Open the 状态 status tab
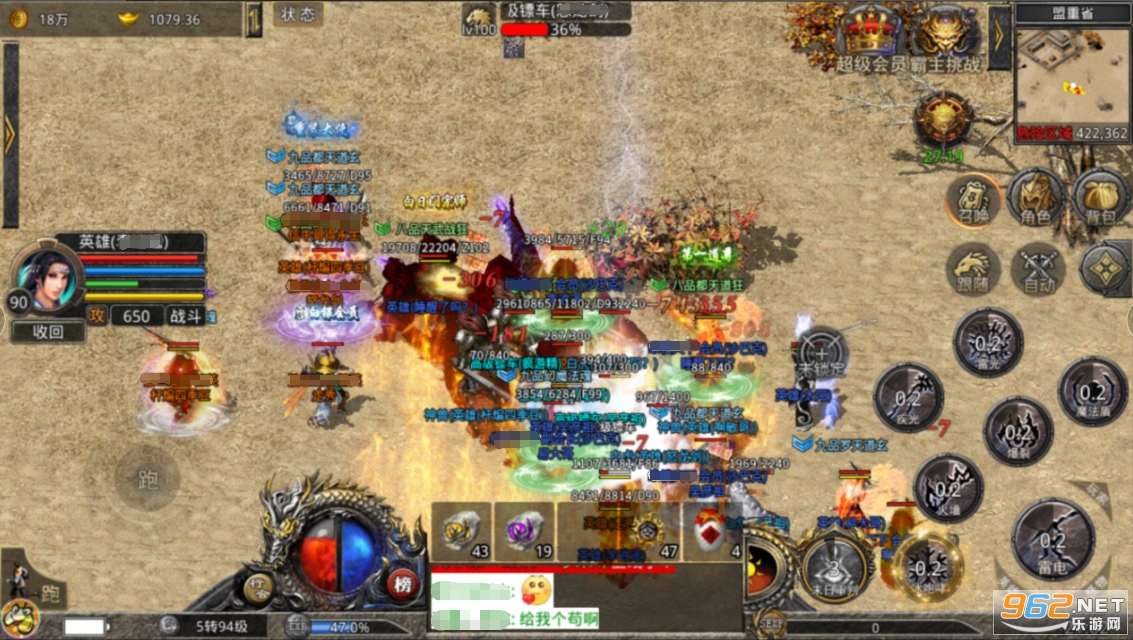Screen dimensions: 1133x640 point(297,15)
